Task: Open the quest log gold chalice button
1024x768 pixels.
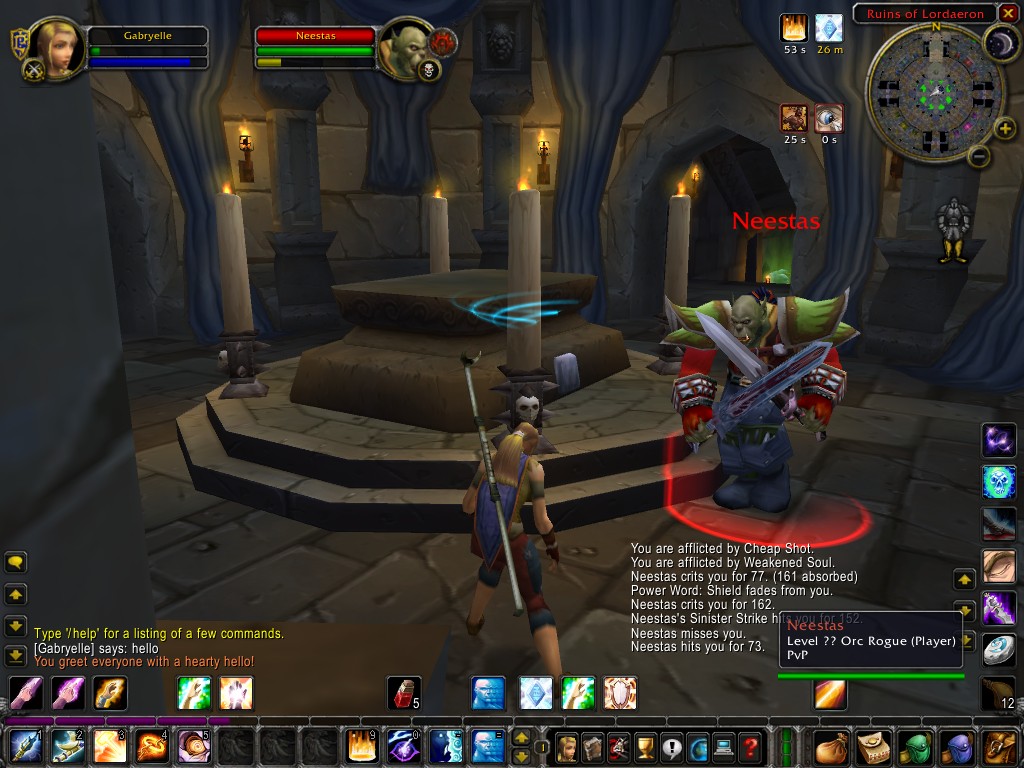Action: pyautogui.click(x=645, y=747)
